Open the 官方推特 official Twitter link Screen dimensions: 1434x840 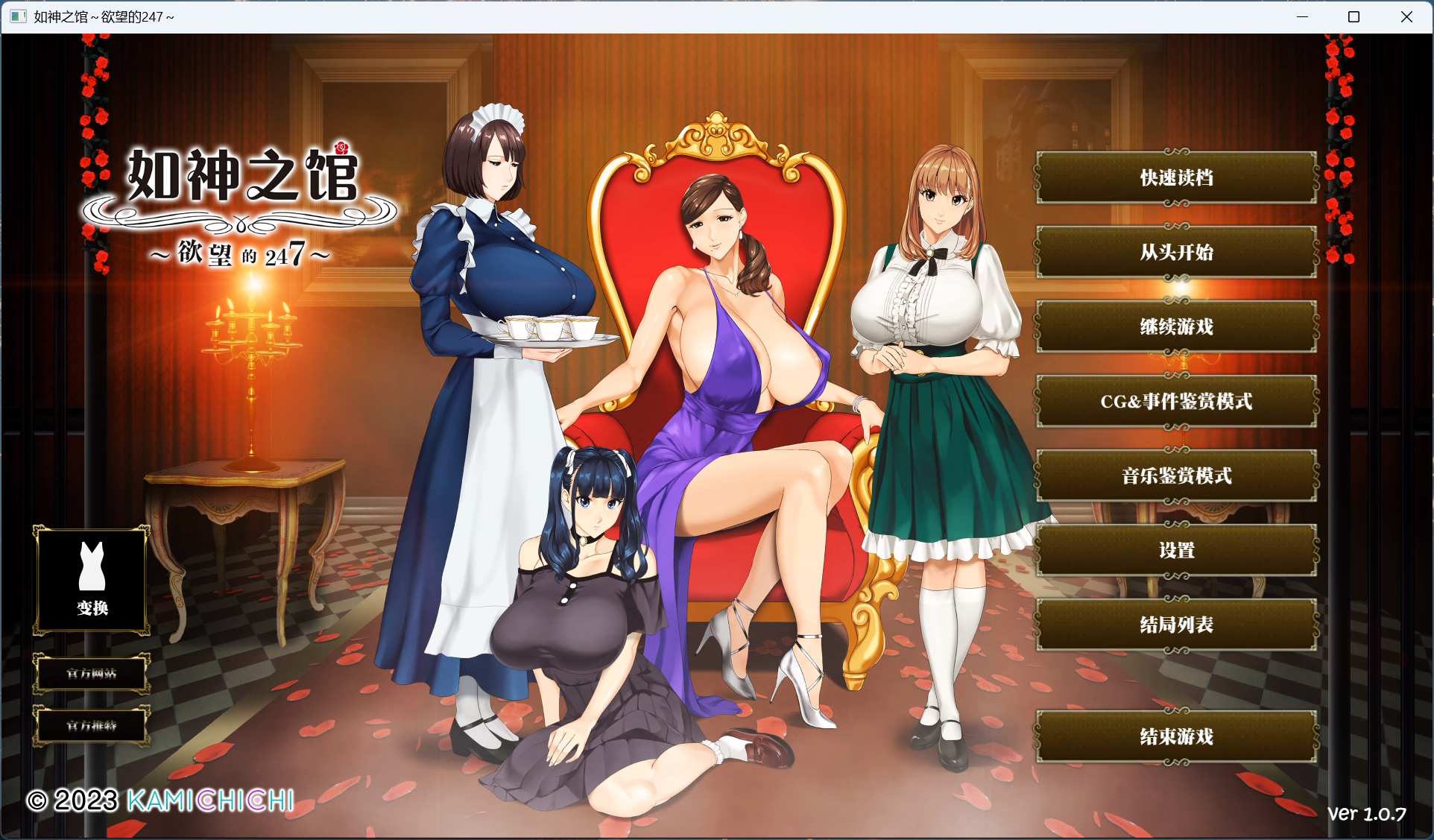[x=92, y=725]
